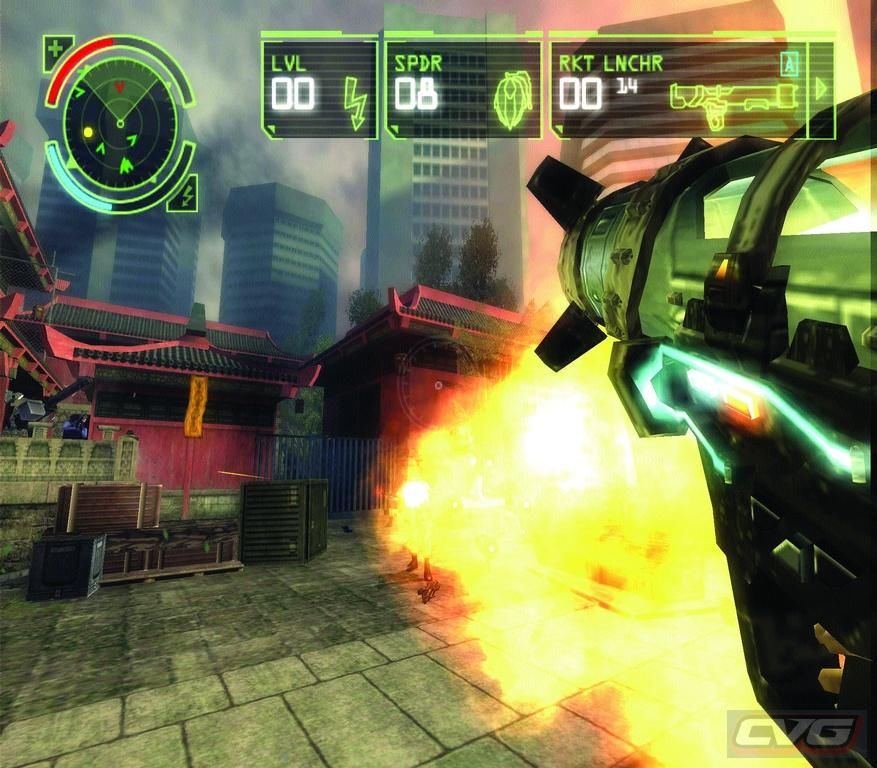Open the LVL lightning bolt panel

point(319,88)
